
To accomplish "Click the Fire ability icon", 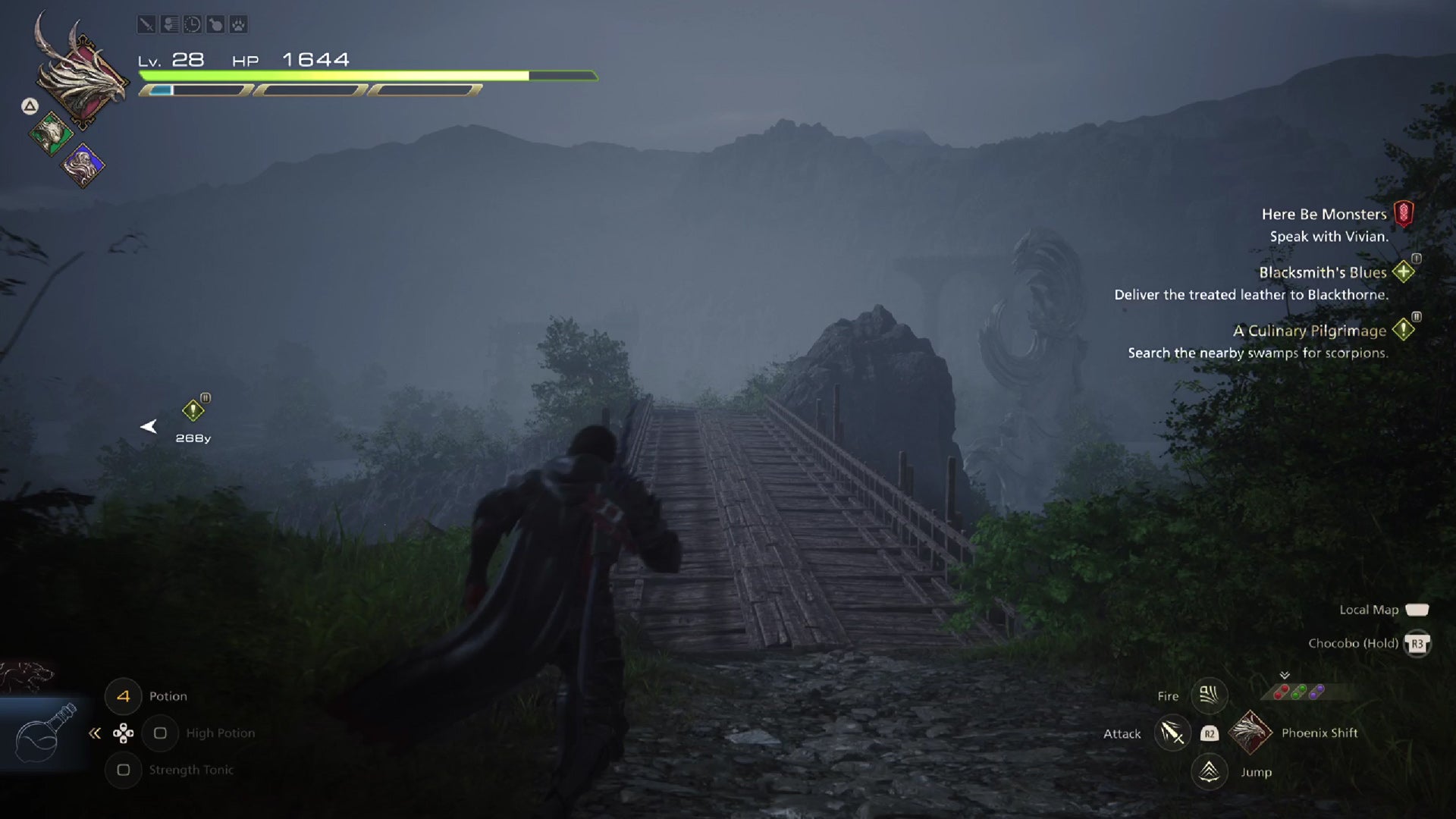I will coord(1210,695).
